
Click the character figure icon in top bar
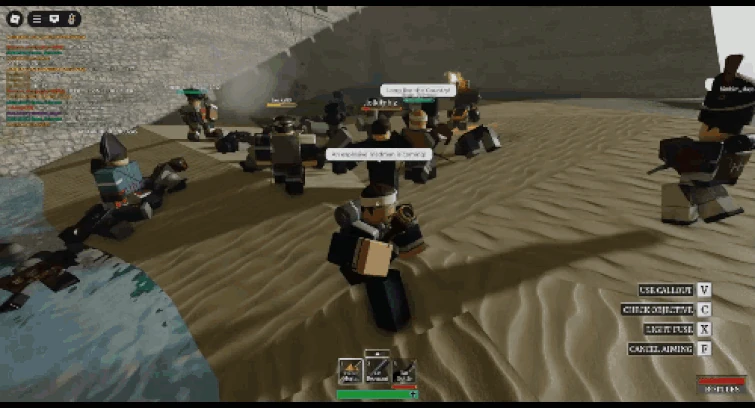(73, 19)
